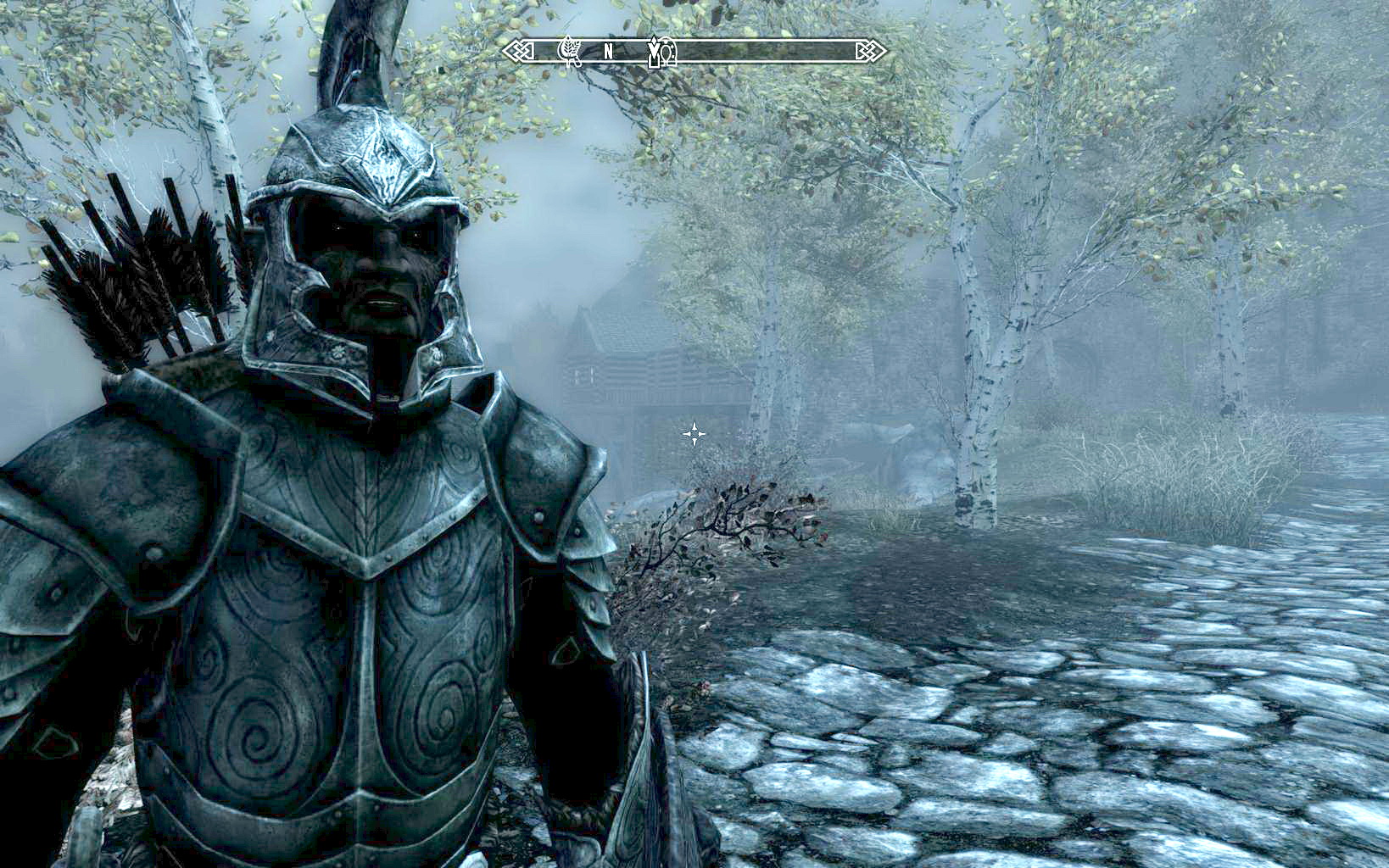The image size is (1389, 868).
Task: Click the crosshair reticle in the center
Action: tap(695, 433)
